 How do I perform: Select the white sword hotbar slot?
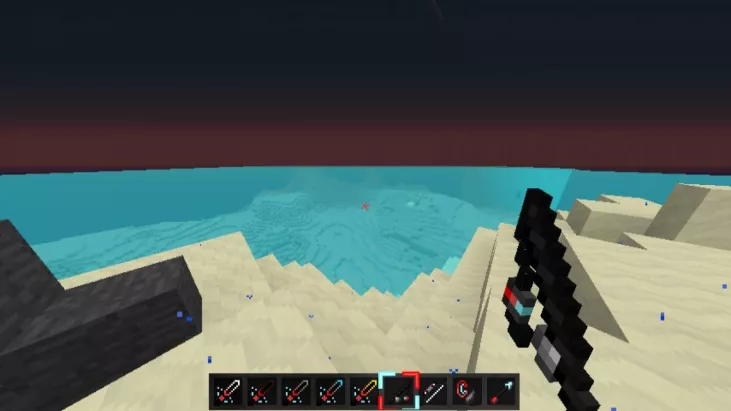[226, 391]
